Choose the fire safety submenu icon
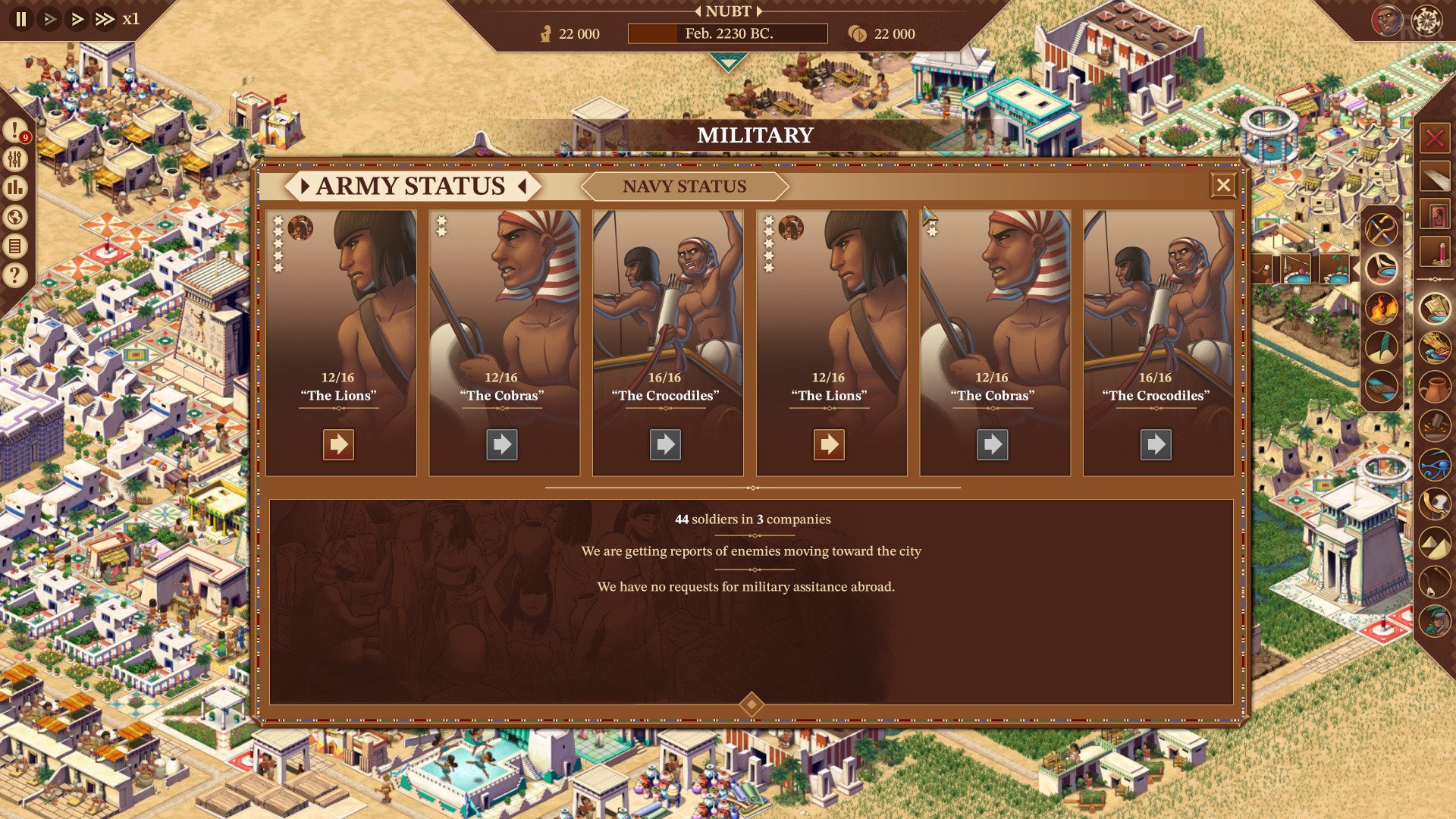The width and height of the screenshot is (1456, 819). point(1381,308)
